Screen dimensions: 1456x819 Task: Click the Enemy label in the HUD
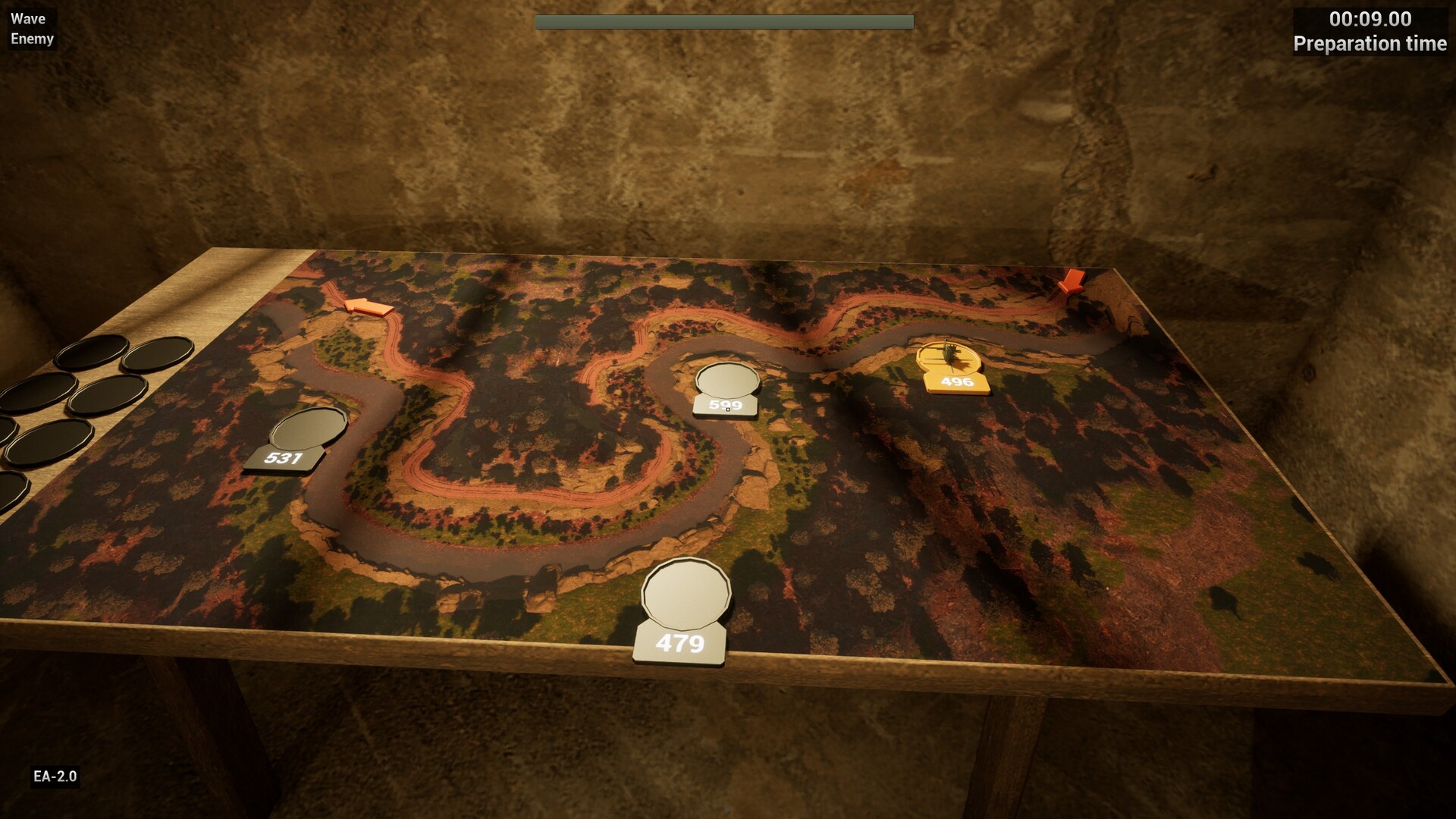click(33, 39)
